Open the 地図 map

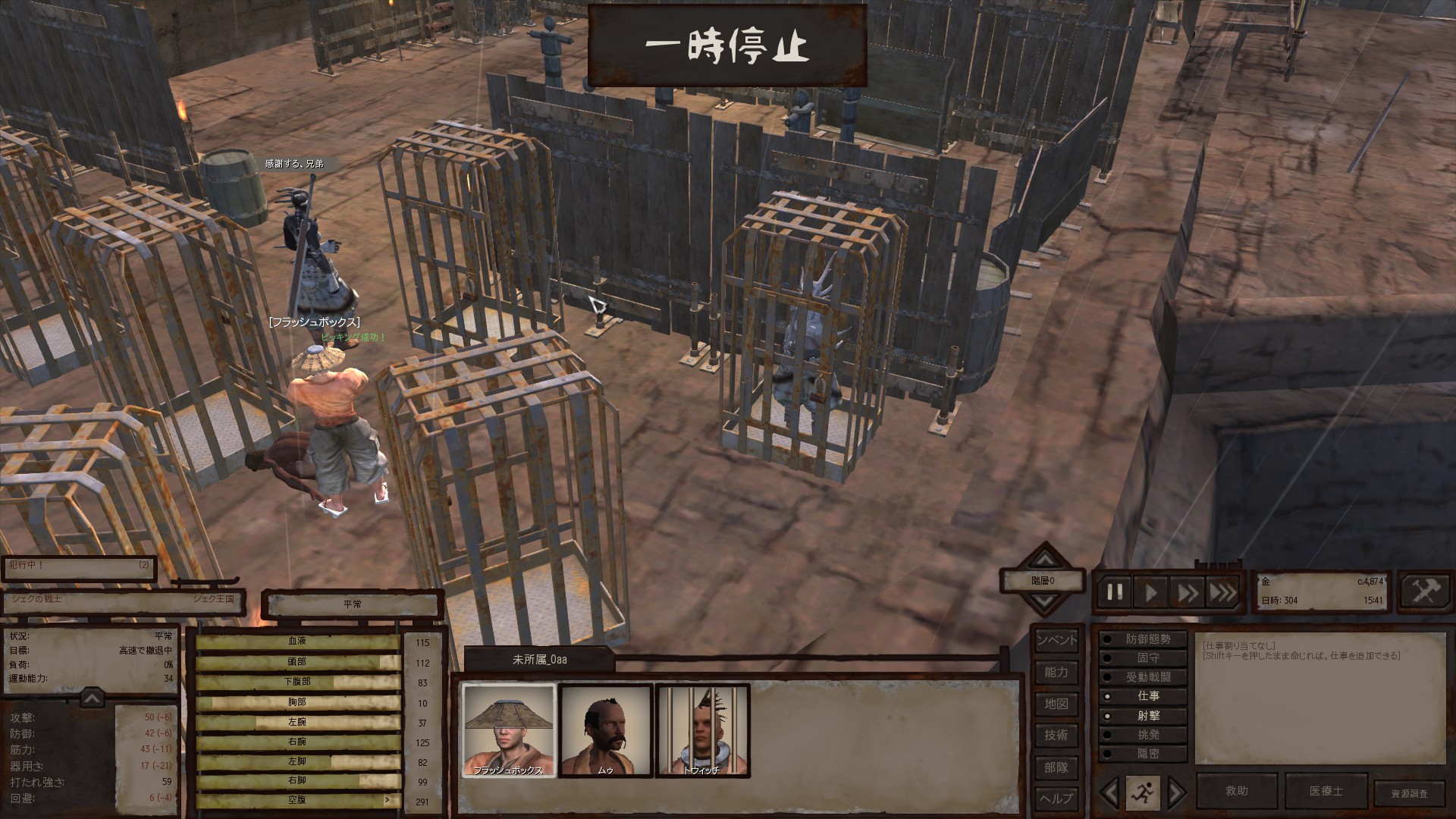tap(1056, 704)
